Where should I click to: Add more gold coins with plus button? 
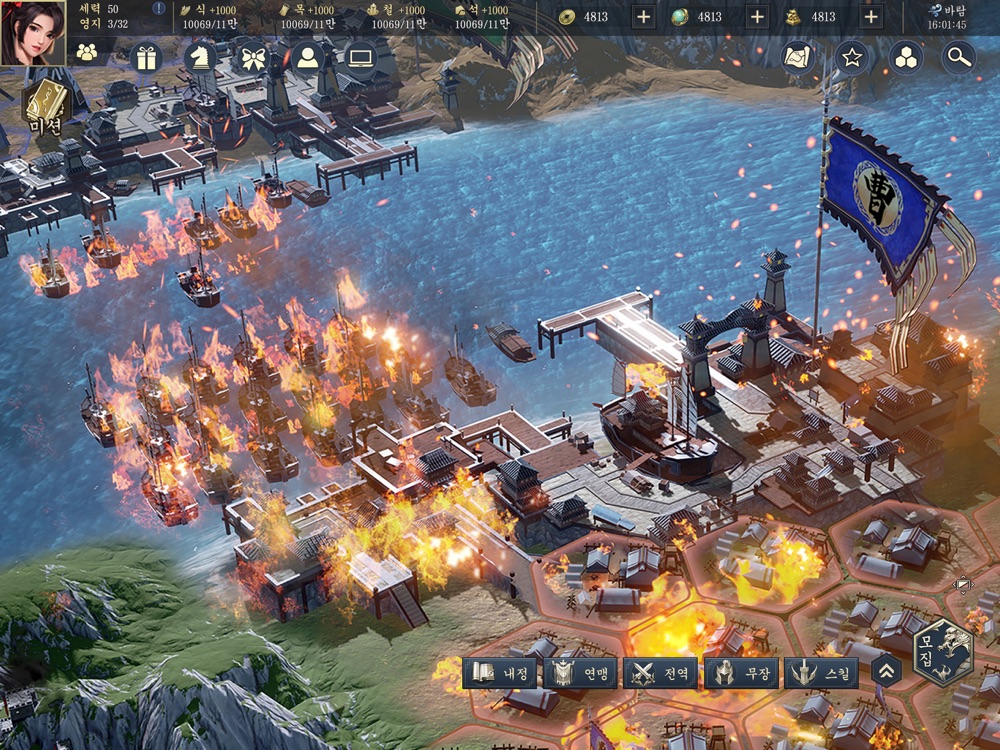(643, 17)
